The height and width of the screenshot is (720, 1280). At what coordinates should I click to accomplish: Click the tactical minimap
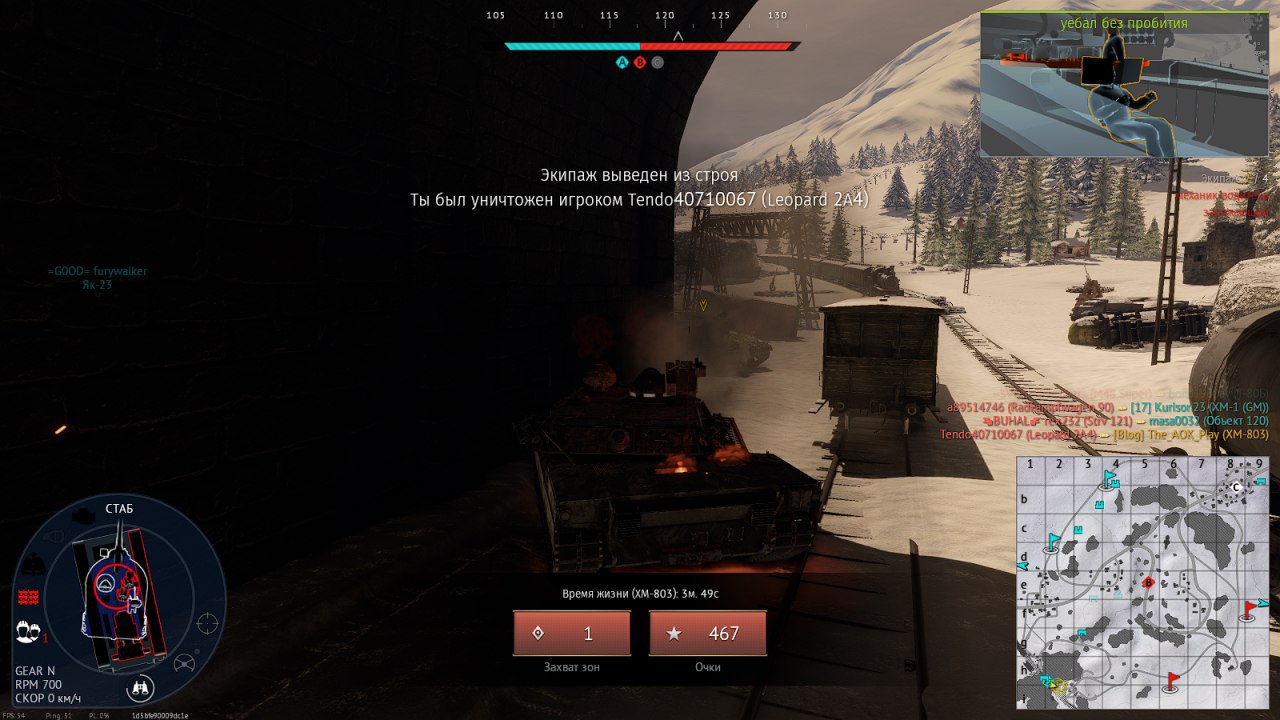pyautogui.click(x=1142, y=582)
